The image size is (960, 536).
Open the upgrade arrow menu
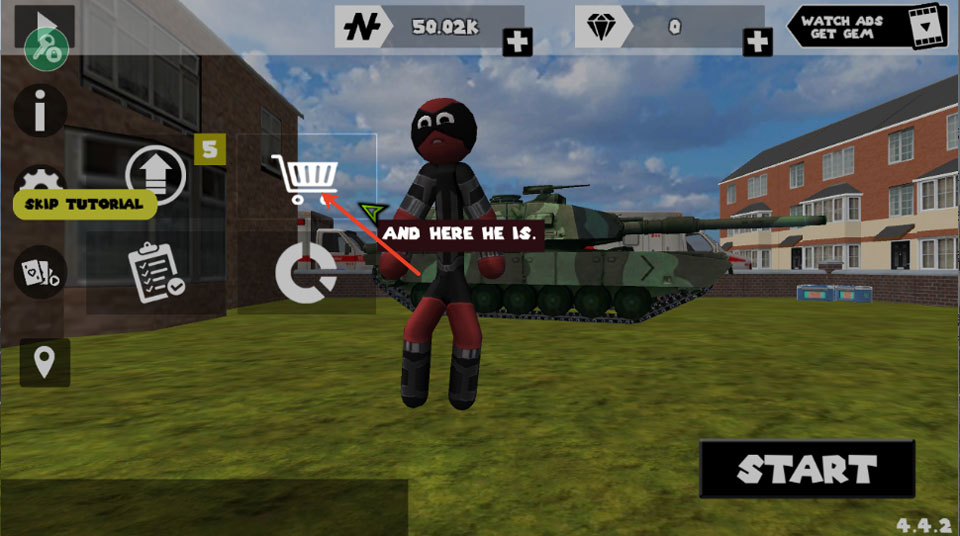pyautogui.click(x=155, y=174)
